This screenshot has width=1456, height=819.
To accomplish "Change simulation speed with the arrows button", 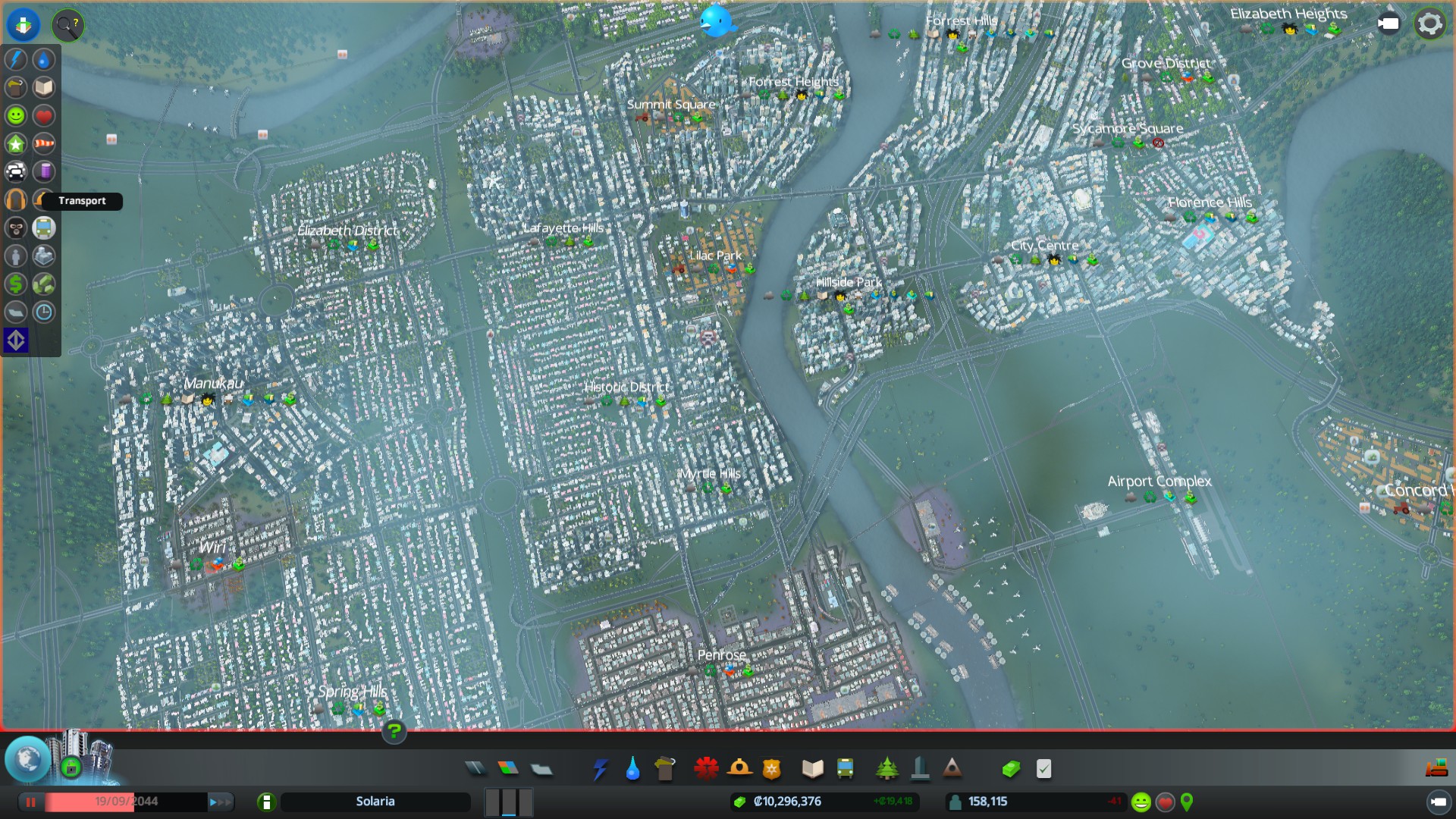I will (221, 802).
